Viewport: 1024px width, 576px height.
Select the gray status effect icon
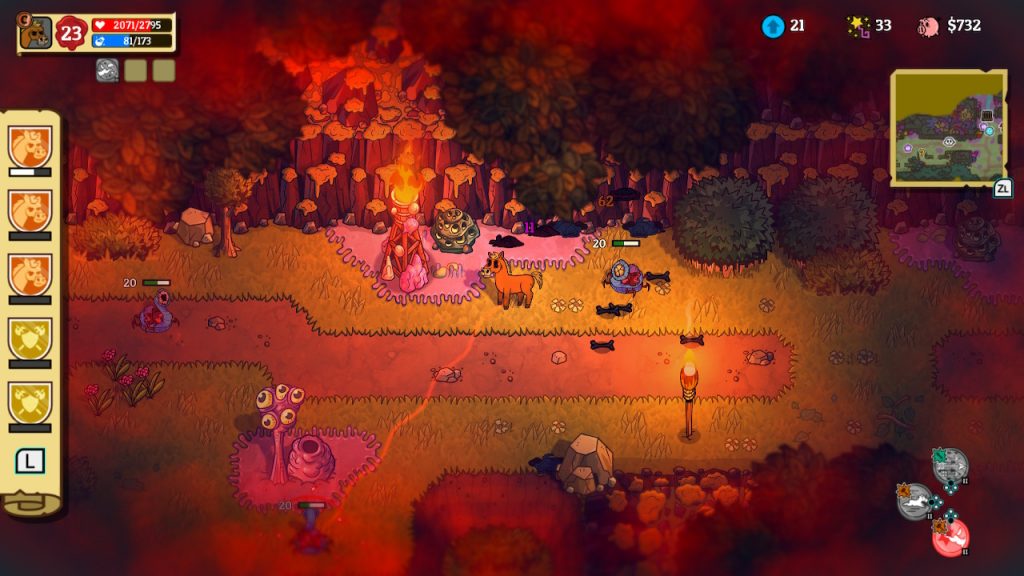(x=107, y=70)
